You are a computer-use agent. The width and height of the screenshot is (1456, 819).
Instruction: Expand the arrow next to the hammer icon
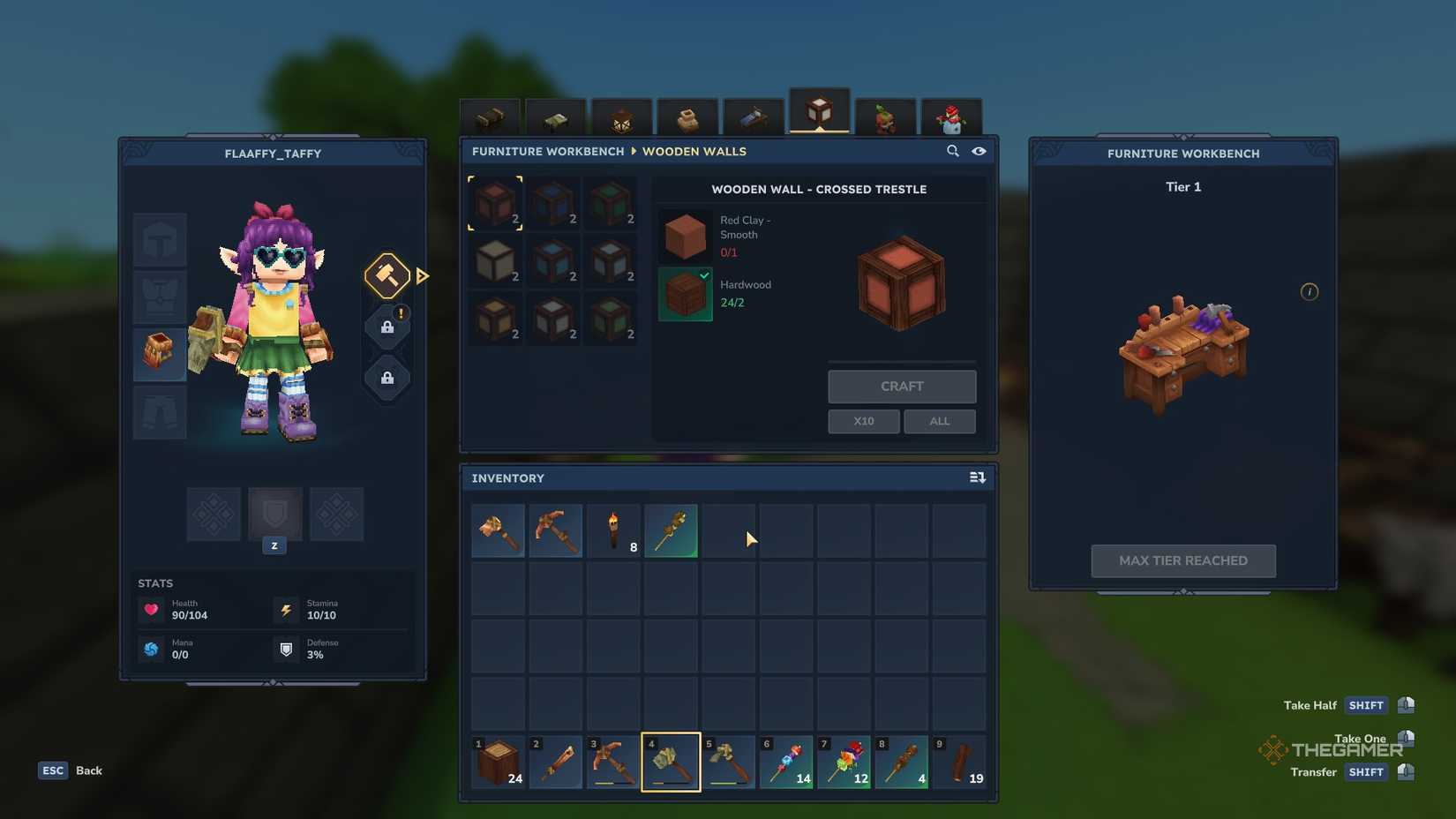pyautogui.click(x=423, y=276)
